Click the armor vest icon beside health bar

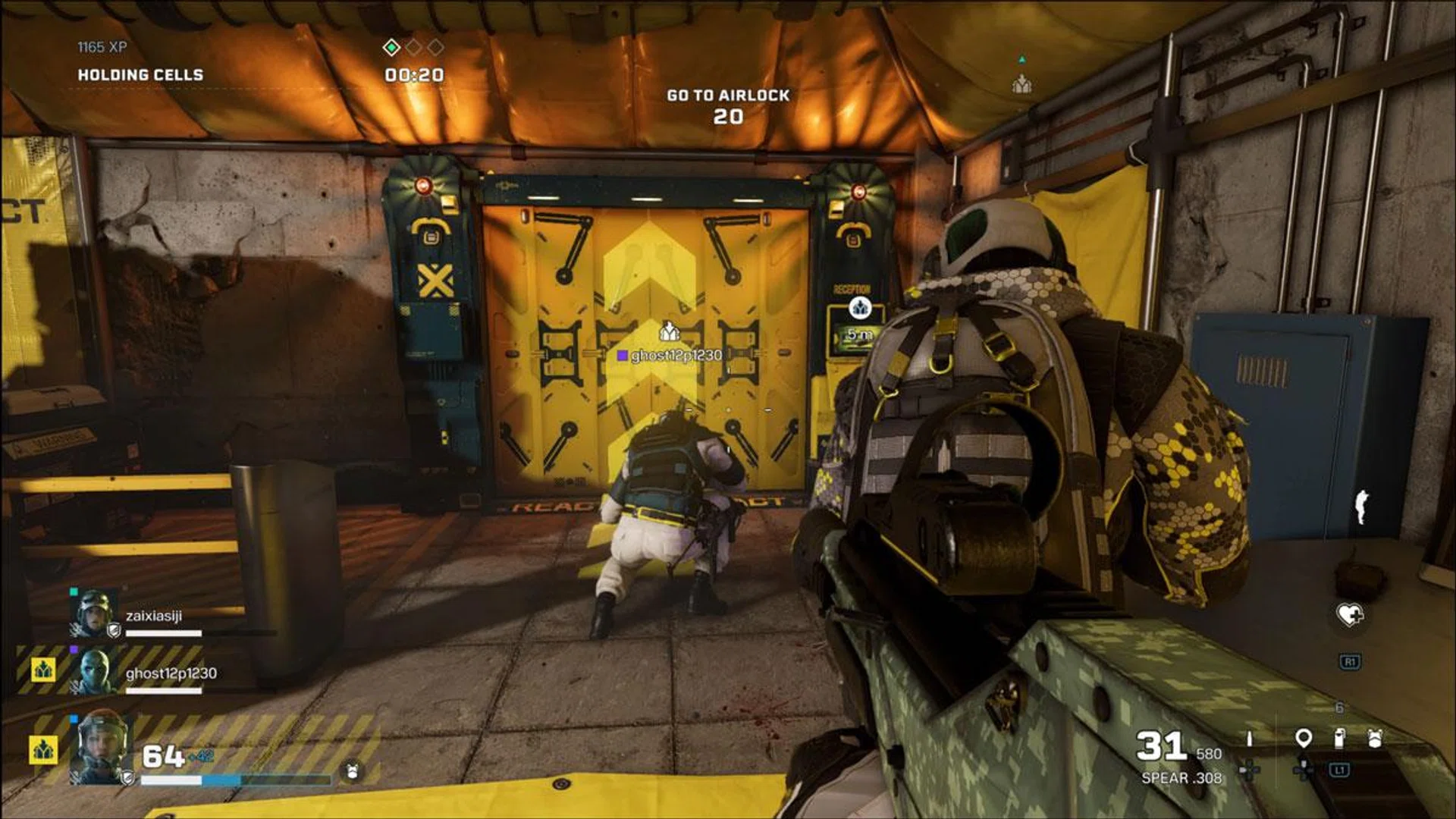[352, 772]
